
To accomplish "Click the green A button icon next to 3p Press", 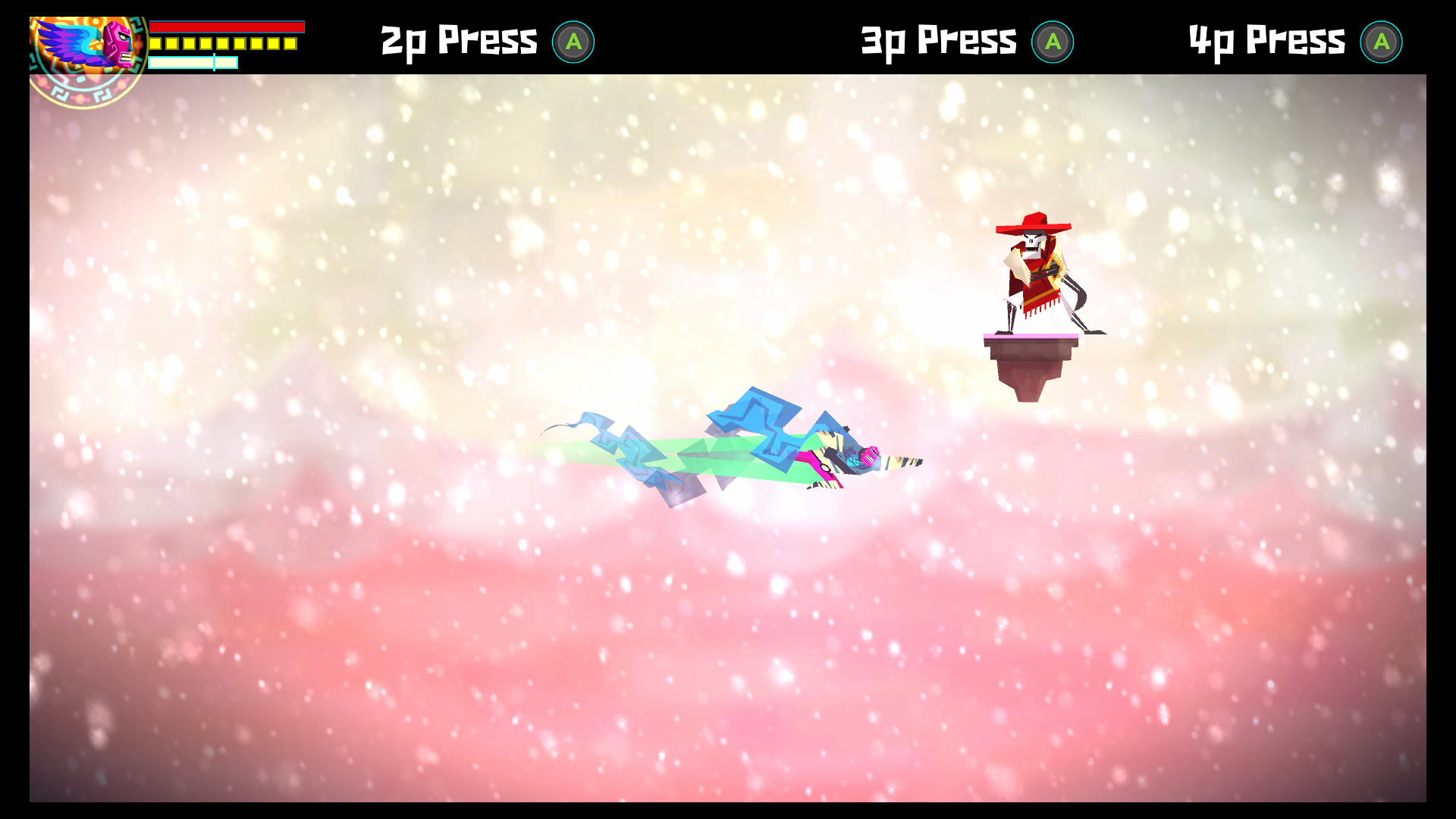I will click(1054, 42).
